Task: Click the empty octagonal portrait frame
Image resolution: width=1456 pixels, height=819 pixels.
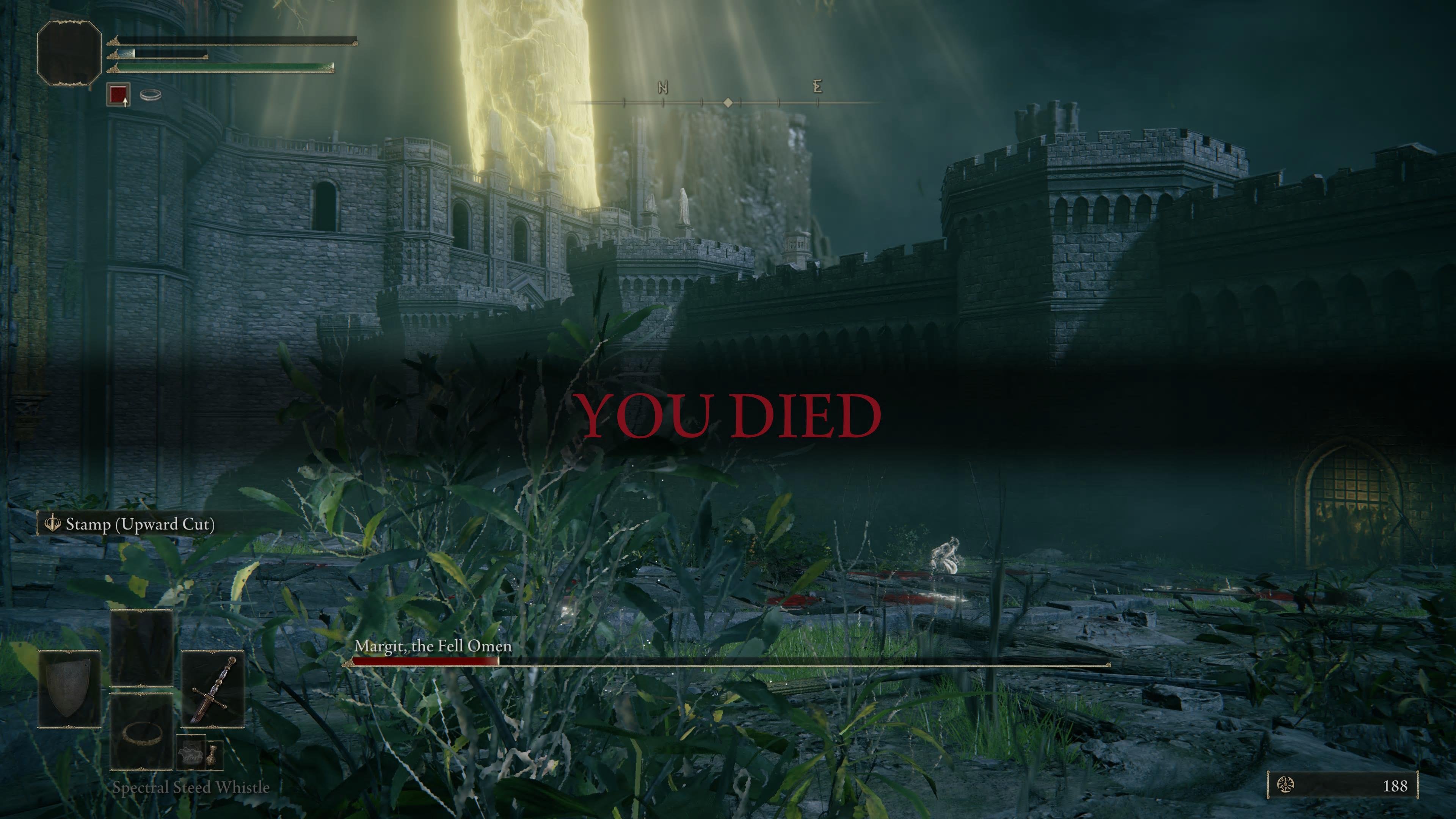Action: click(69, 53)
